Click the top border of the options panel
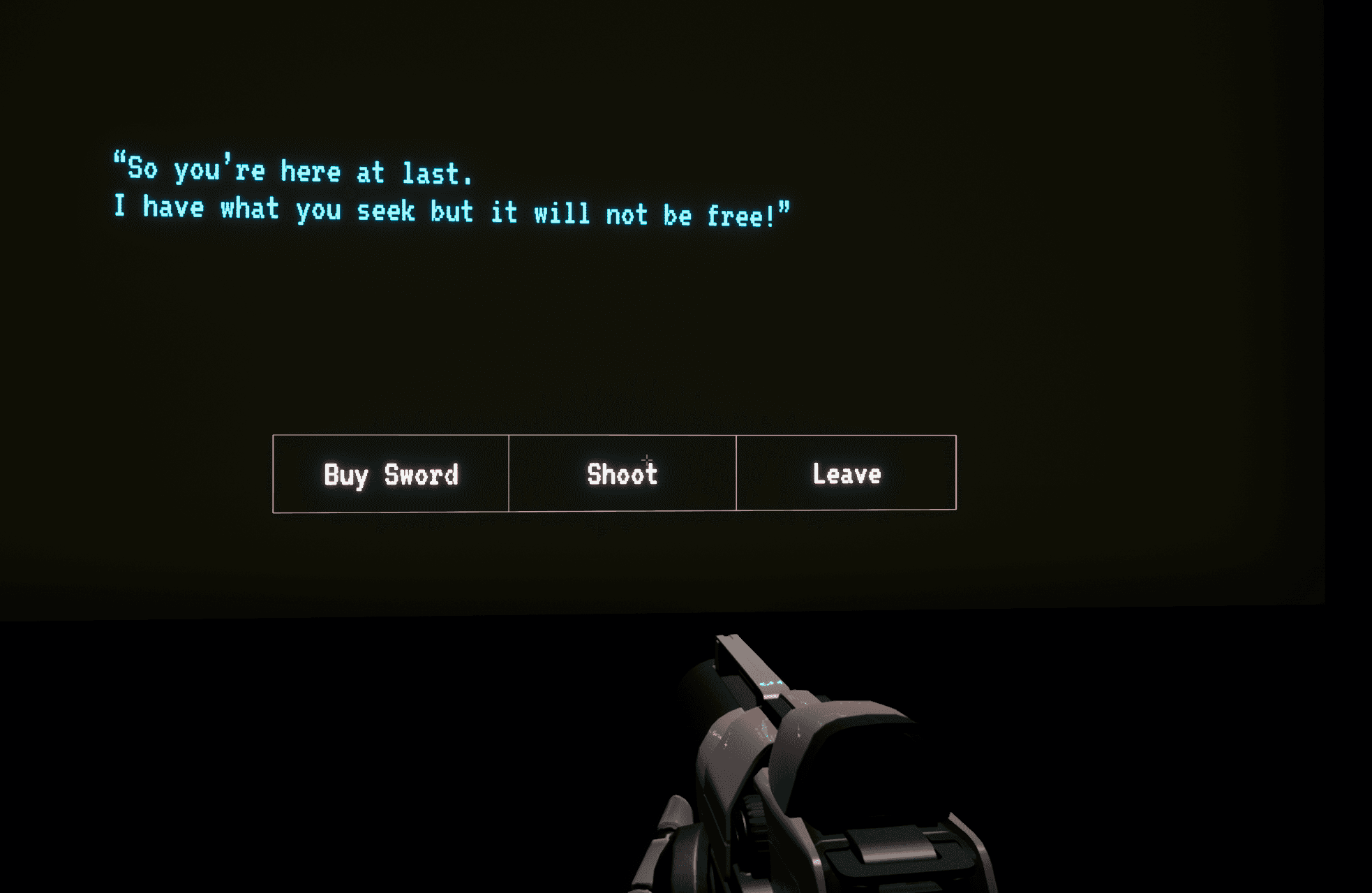 click(614, 436)
